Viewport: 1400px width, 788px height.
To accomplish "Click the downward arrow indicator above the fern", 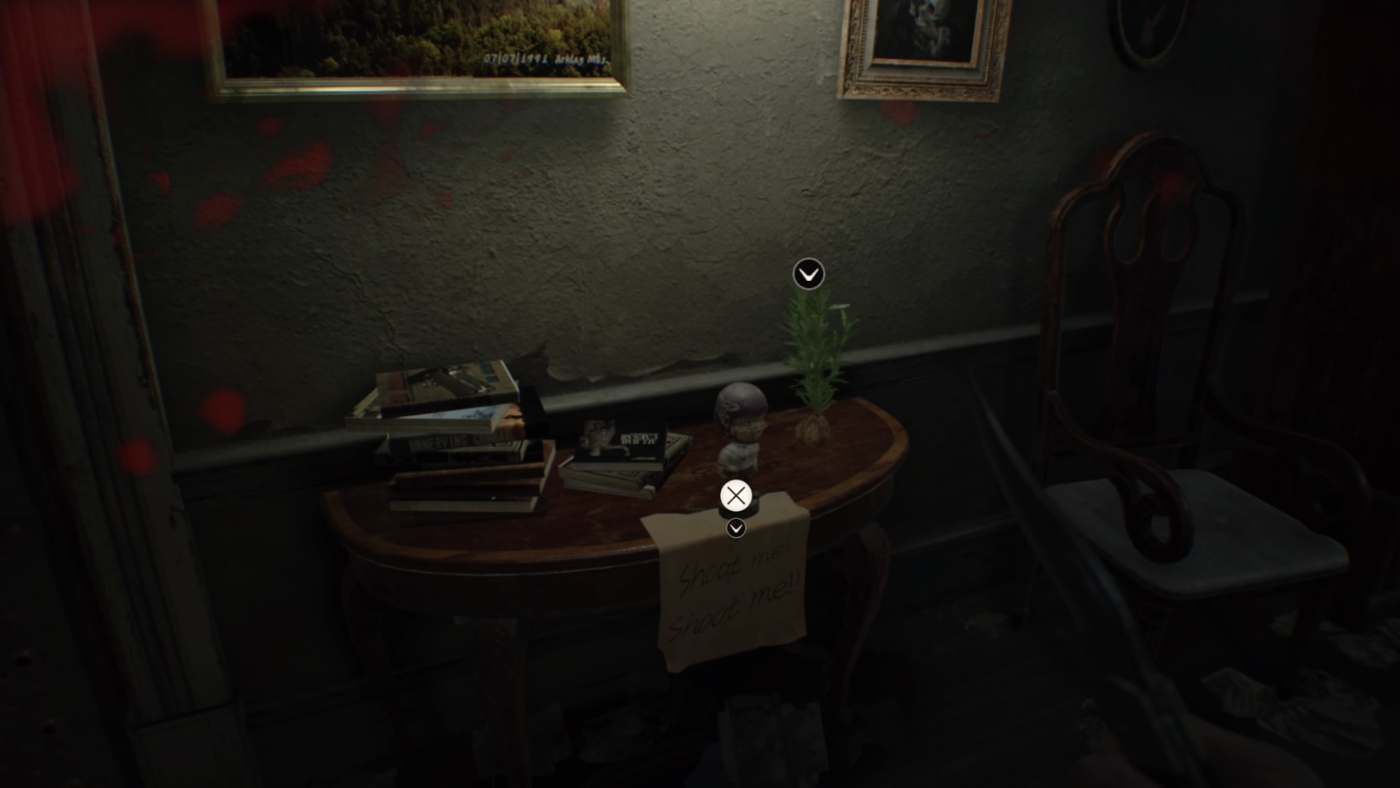I will click(807, 273).
